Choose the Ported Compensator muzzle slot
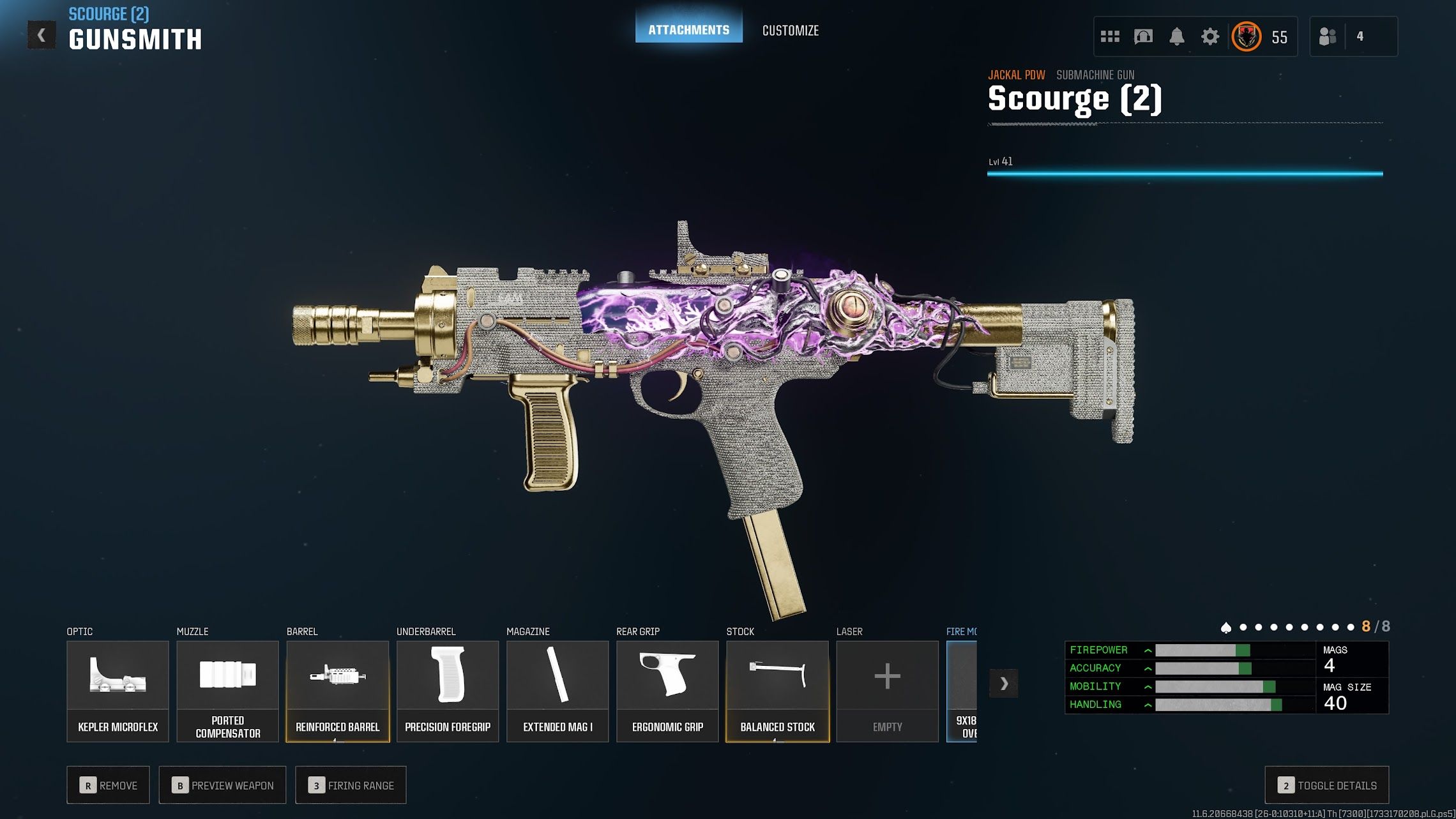This screenshot has height=819, width=1456. tap(227, 691)
